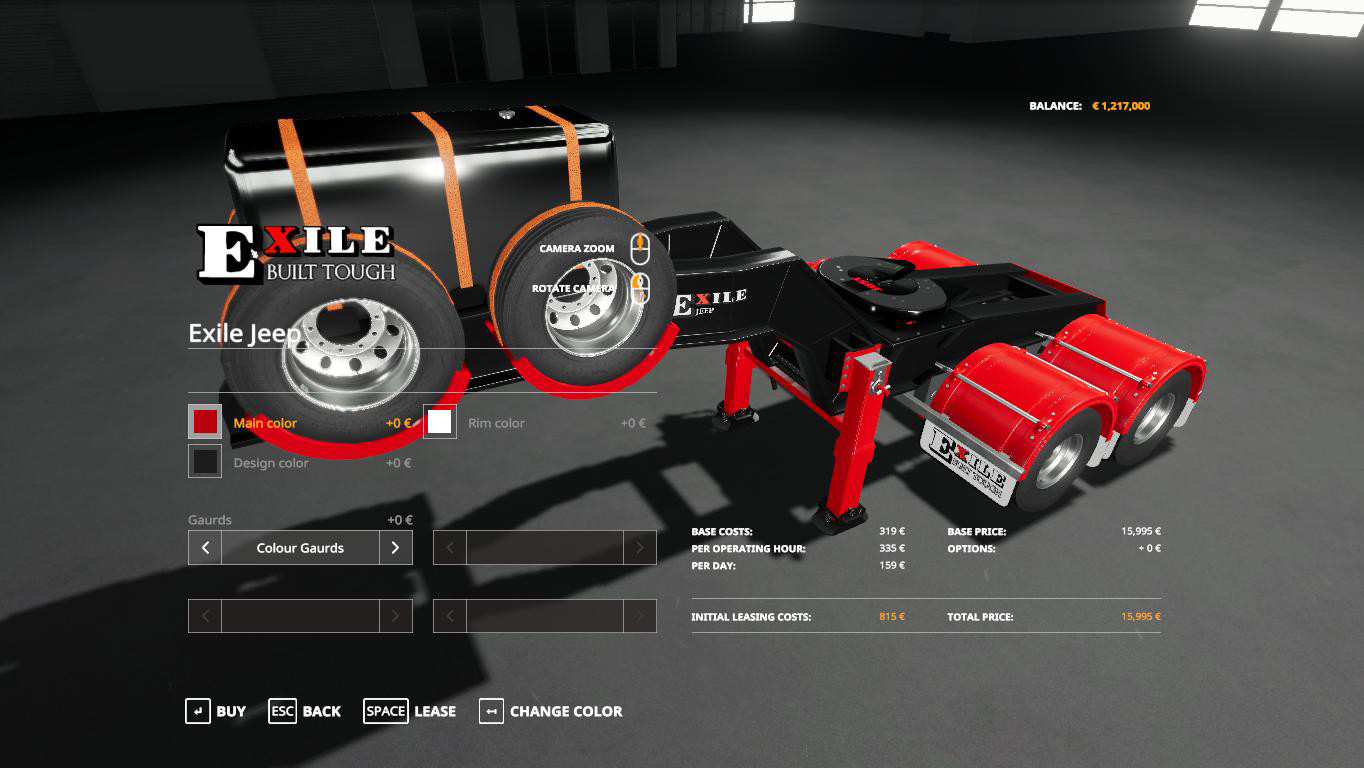Click the red Main color swatch
This screenshot has width=1364, height=768.
click(x=203, y=422)
